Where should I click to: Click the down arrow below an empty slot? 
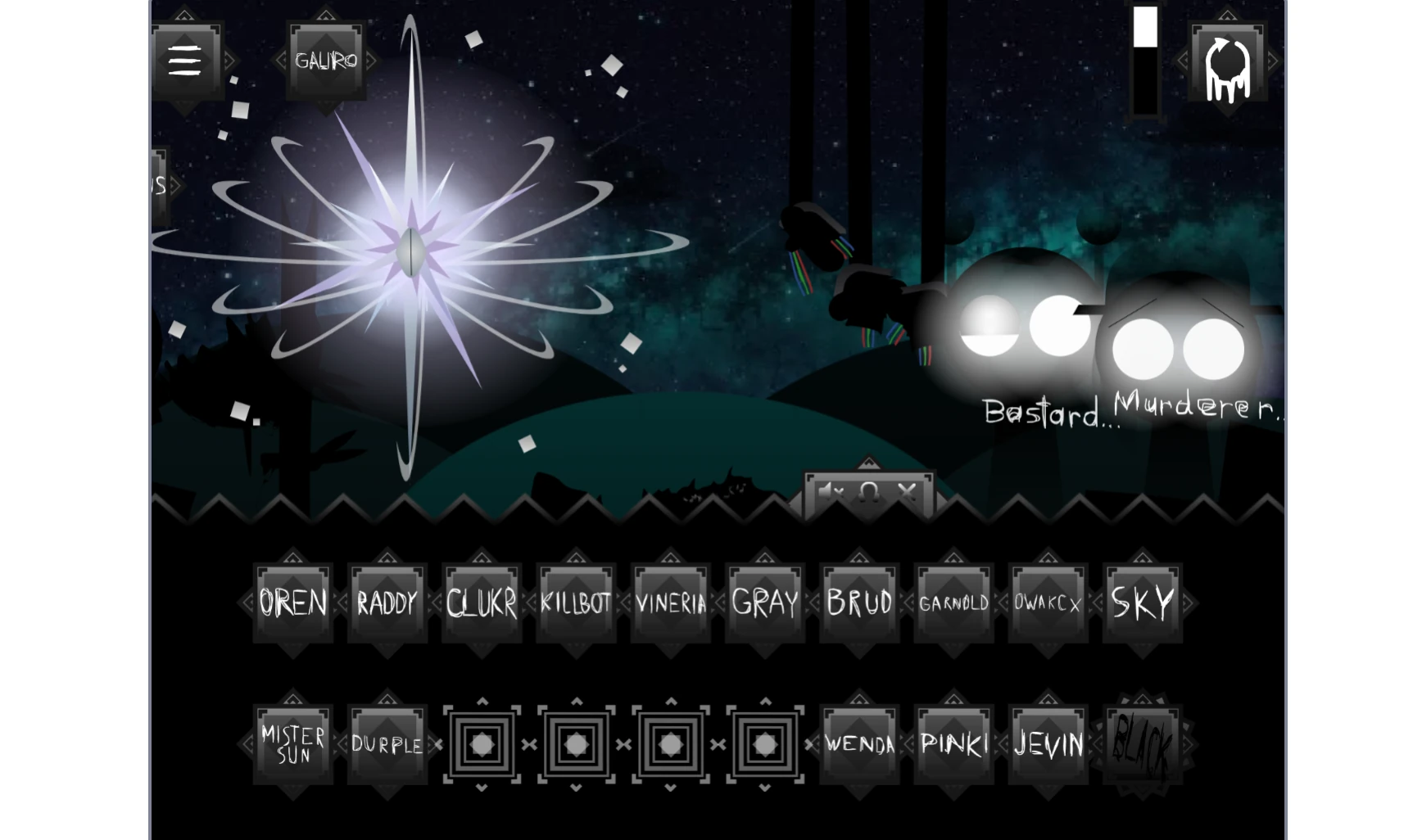(x=482, y=788)
